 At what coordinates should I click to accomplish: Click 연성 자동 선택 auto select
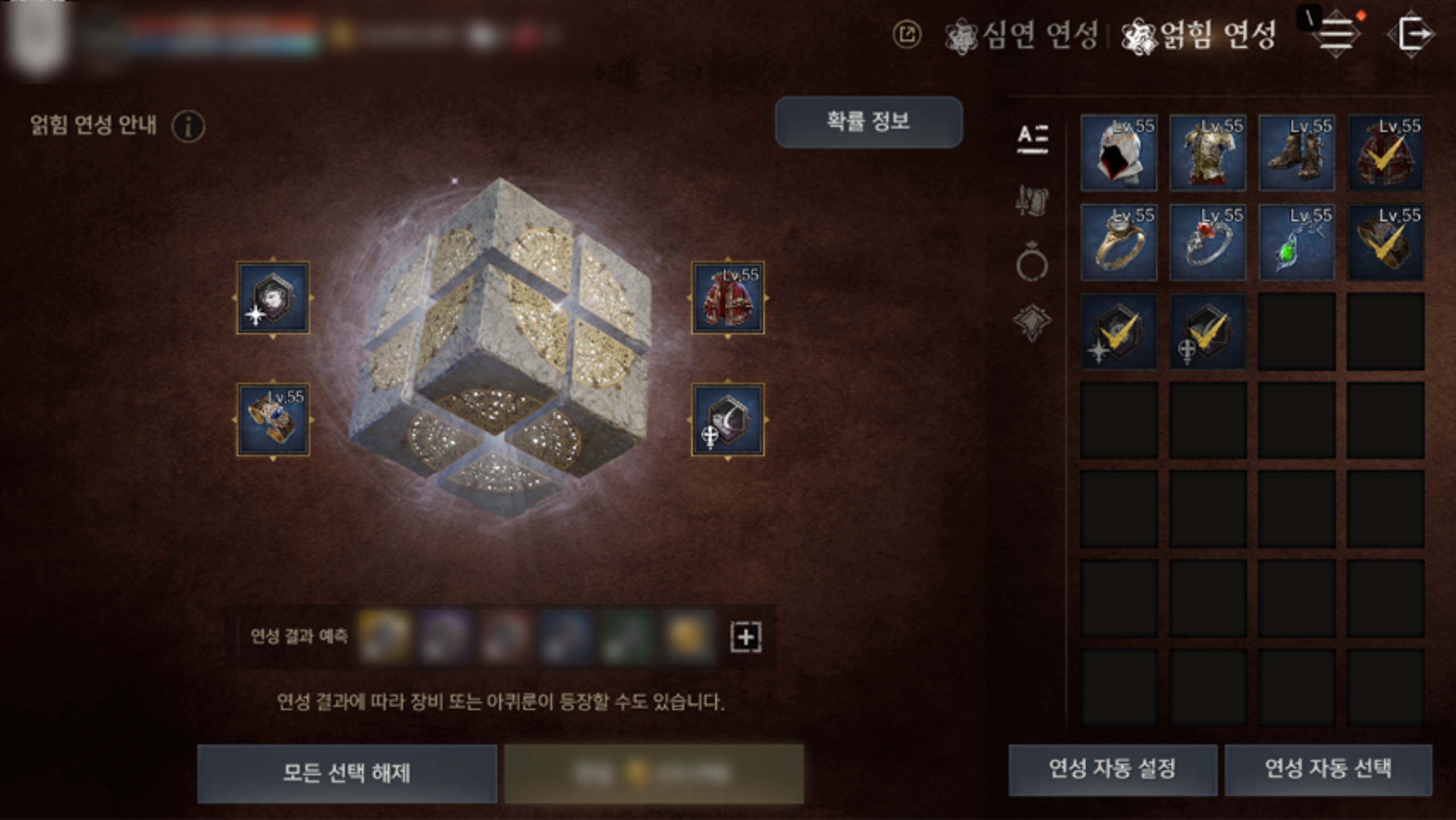[x=1328, y=769]
